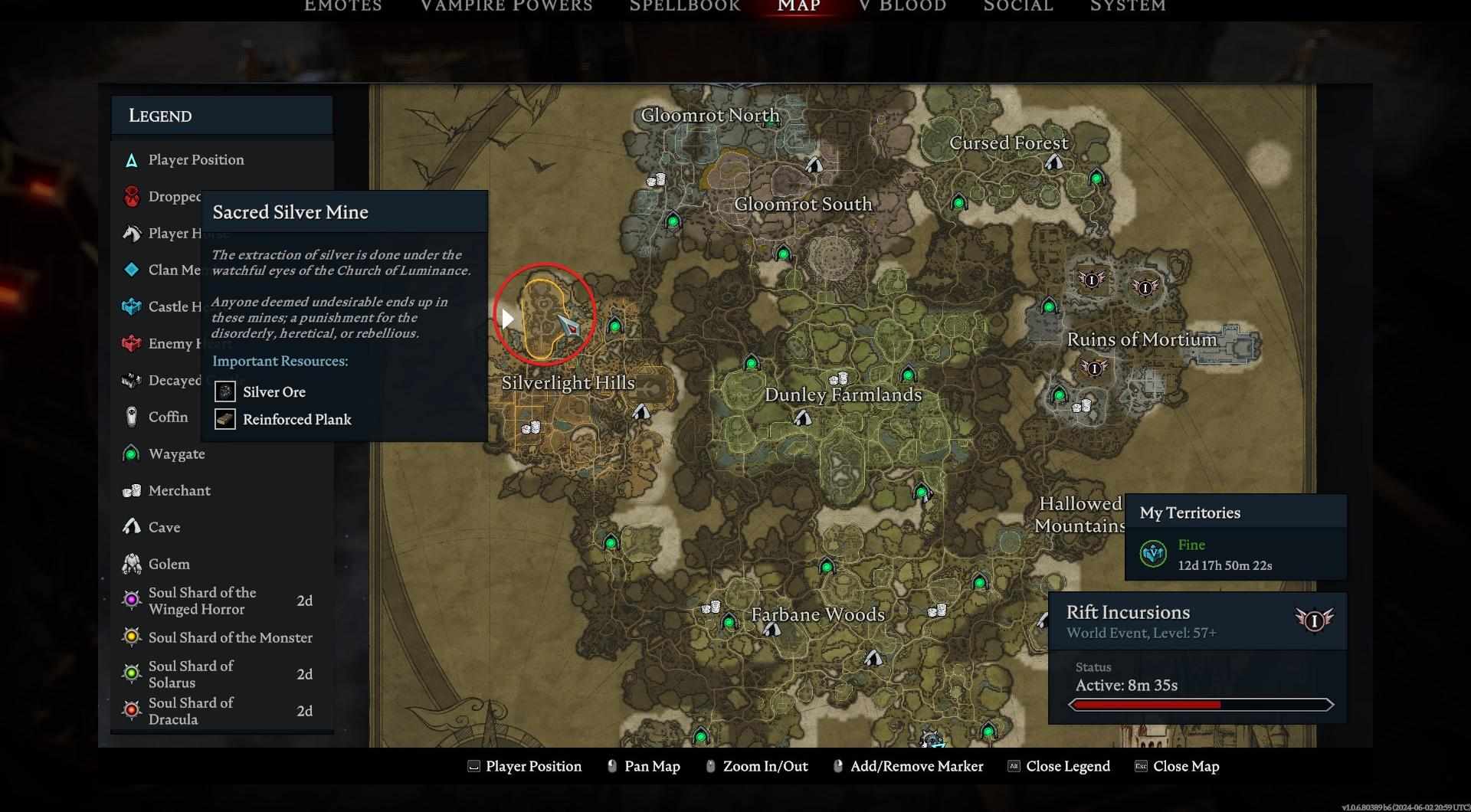Select the Fine territory under My Territories

tap(1224, 554)
